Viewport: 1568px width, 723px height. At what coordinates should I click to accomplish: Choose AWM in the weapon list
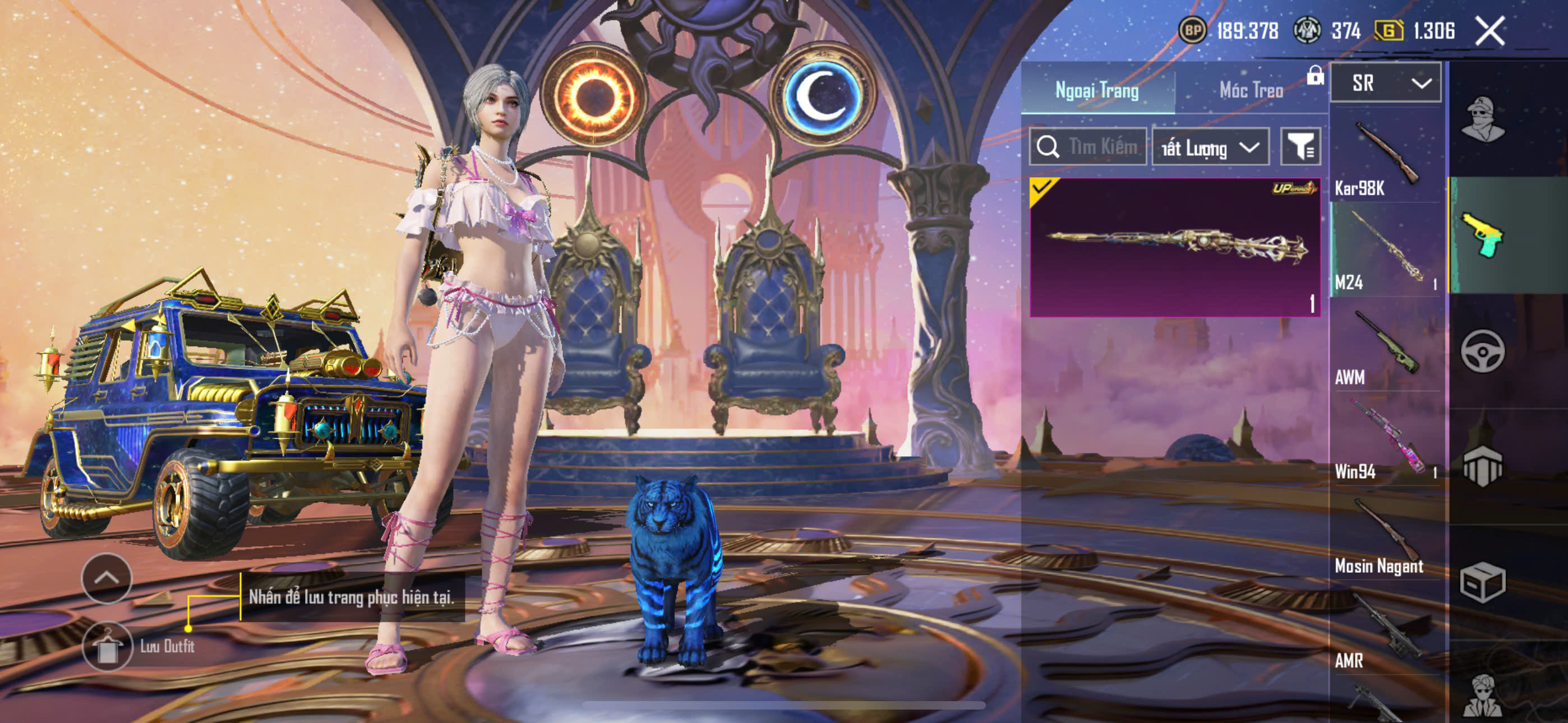coord(1386,345)
